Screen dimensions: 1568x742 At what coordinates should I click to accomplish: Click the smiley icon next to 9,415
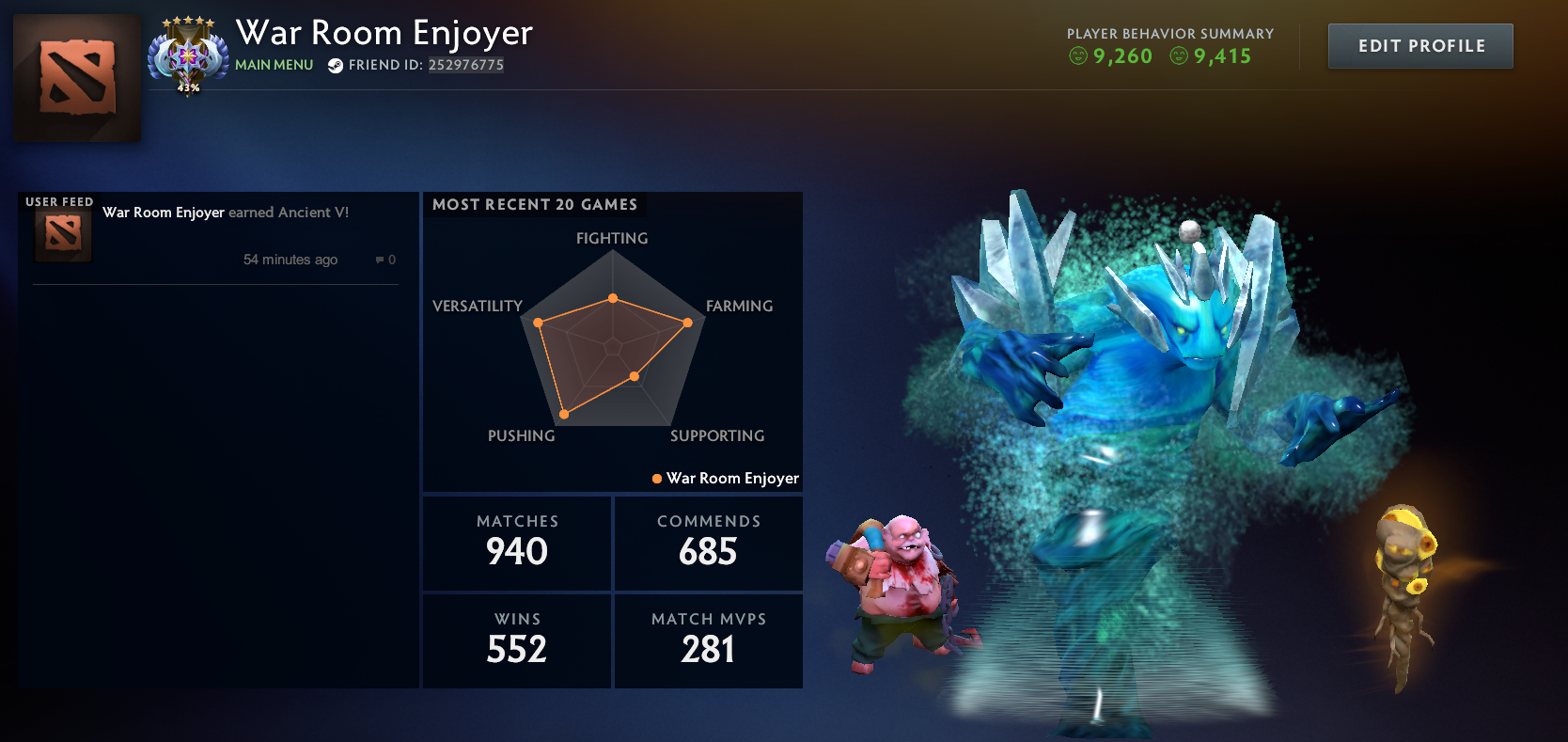tap(1176, 56)
